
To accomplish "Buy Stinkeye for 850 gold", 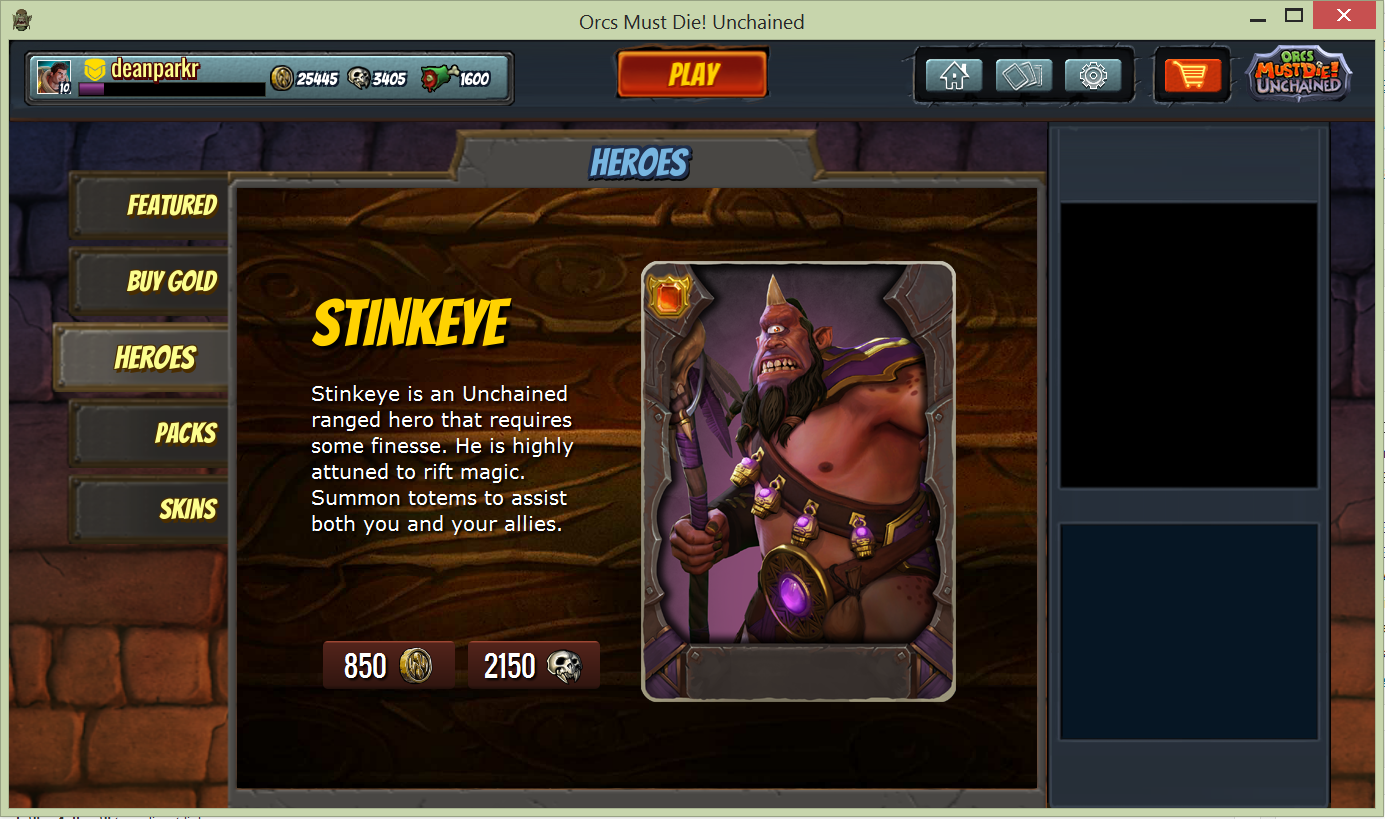I will [388, 666].
